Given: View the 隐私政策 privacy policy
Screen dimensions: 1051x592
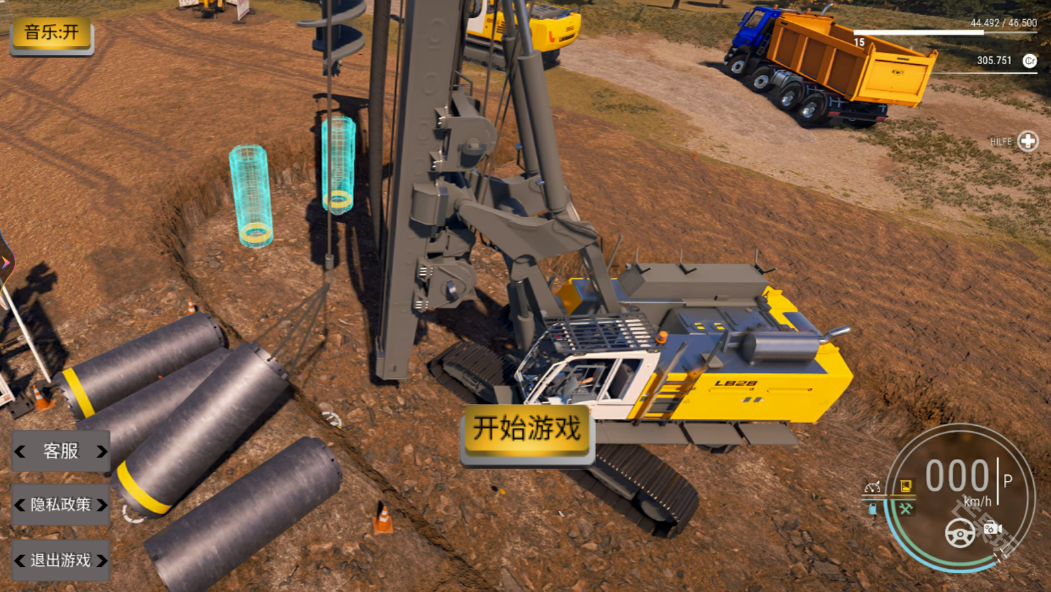Looking at the screenshot, I should (61, 505).
